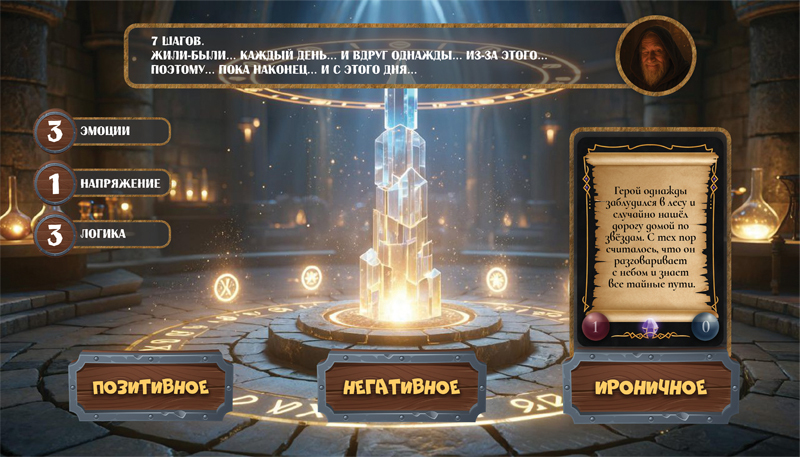The height and width of the screenshot is (457, 800).
Task: Click the old wizard portrait
Action: (656, 56)
